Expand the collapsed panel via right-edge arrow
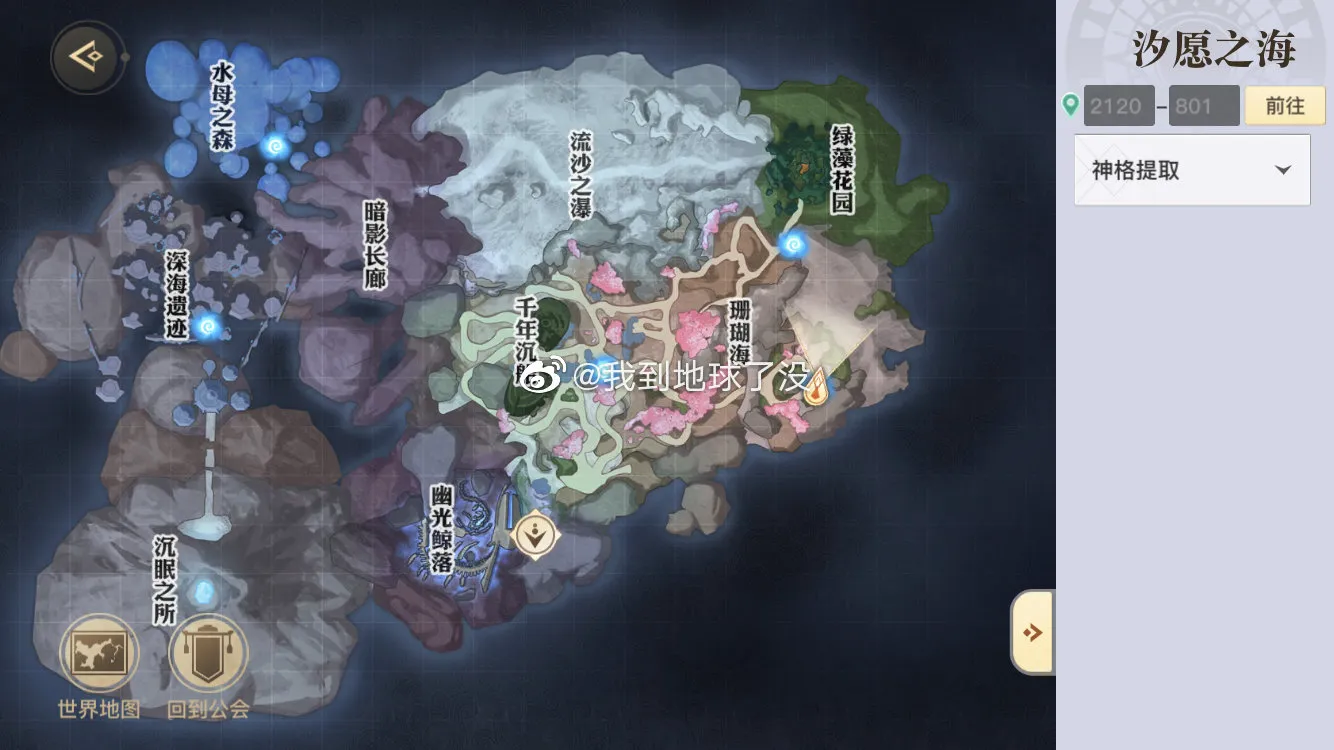 1034,630
